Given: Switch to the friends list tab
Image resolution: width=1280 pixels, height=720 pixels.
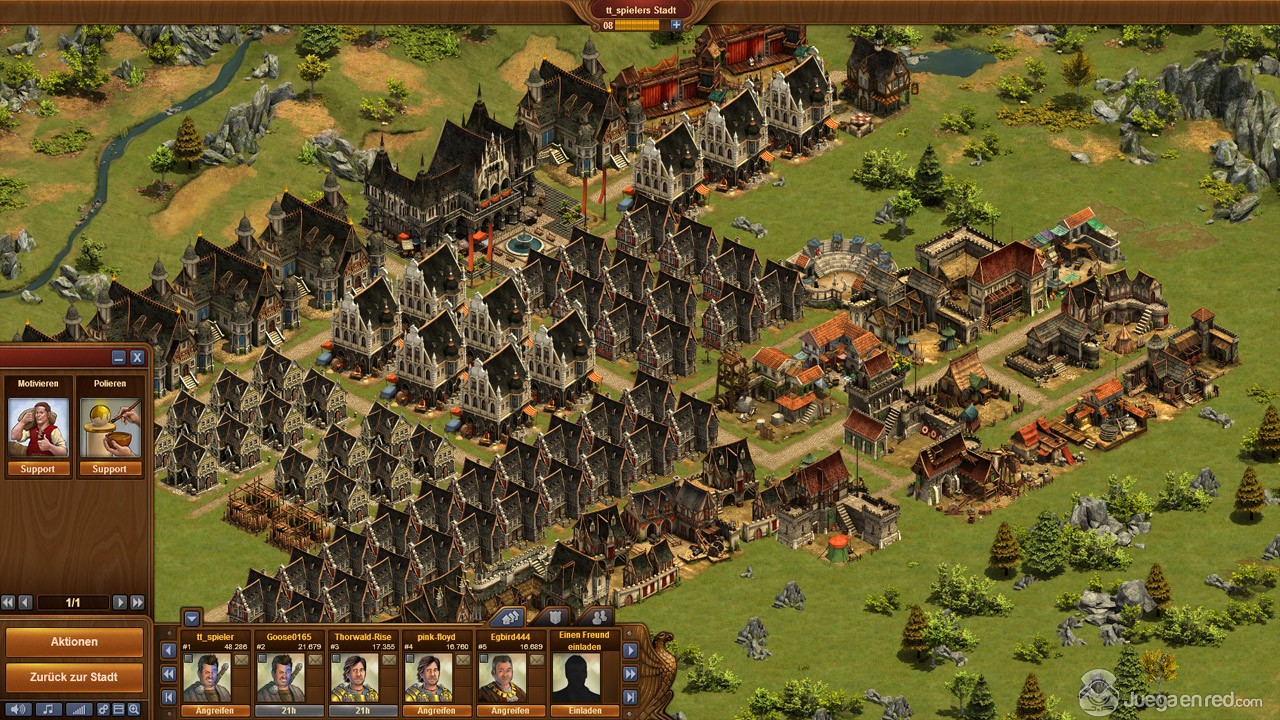Looking at the screenshot, I should (x=597, y=617).
